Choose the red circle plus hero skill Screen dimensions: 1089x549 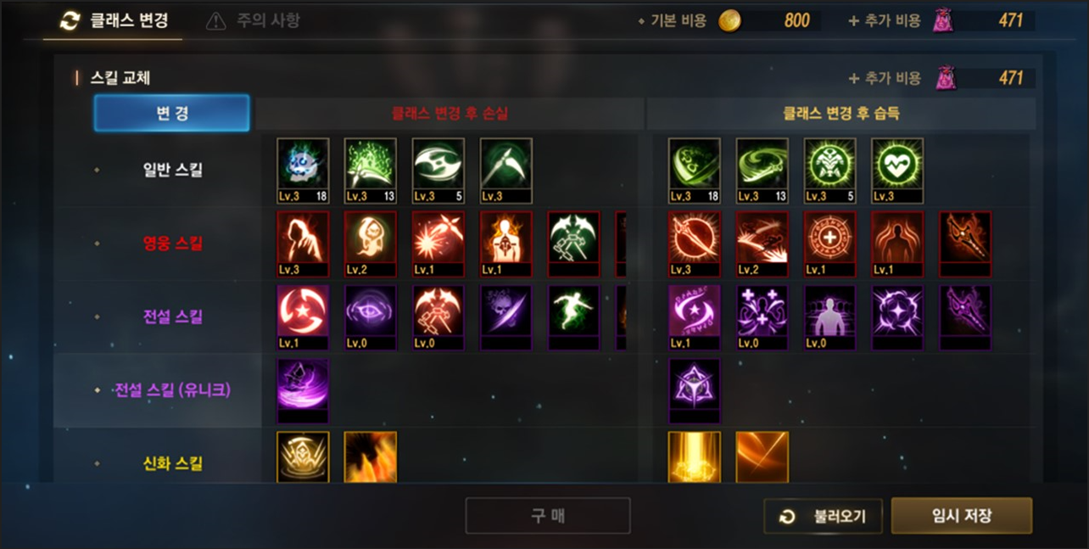[x=829, y=238]
